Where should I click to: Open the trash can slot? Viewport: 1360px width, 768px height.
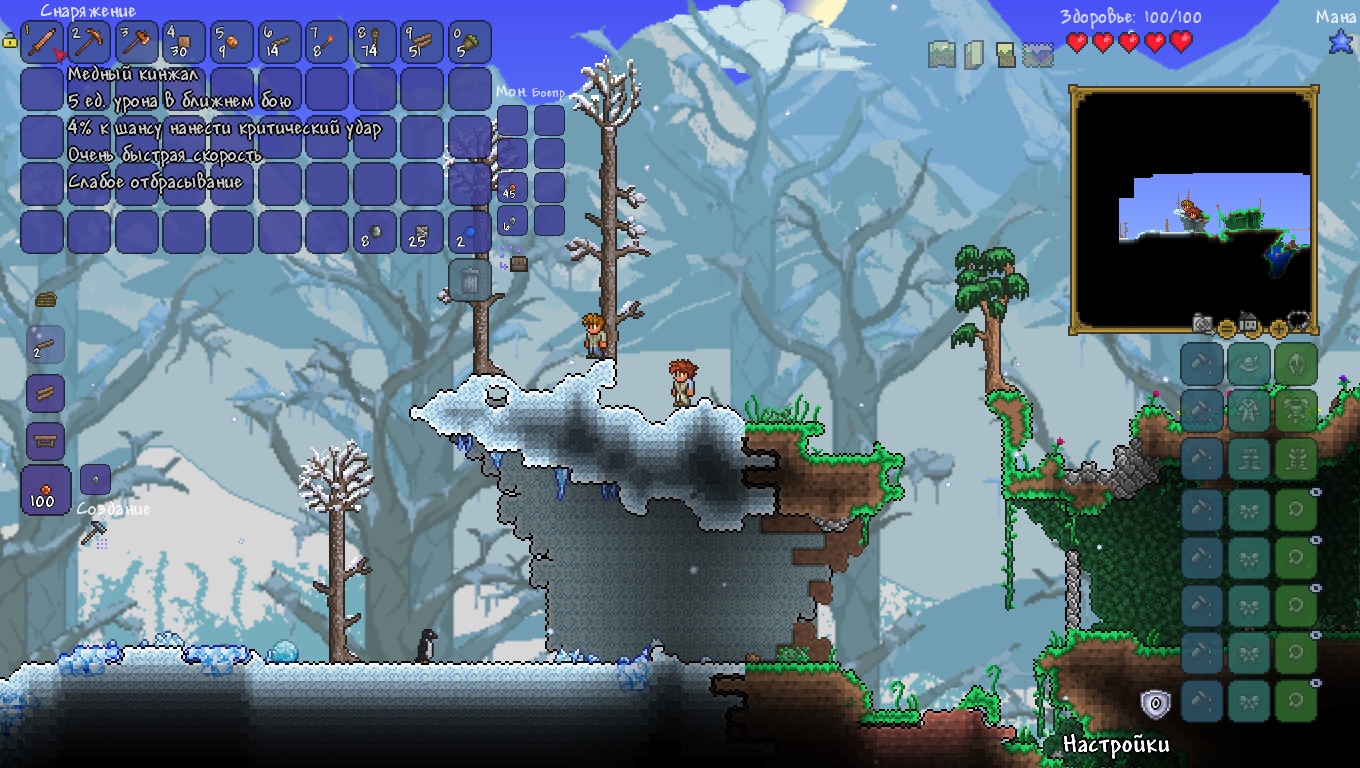469,280
